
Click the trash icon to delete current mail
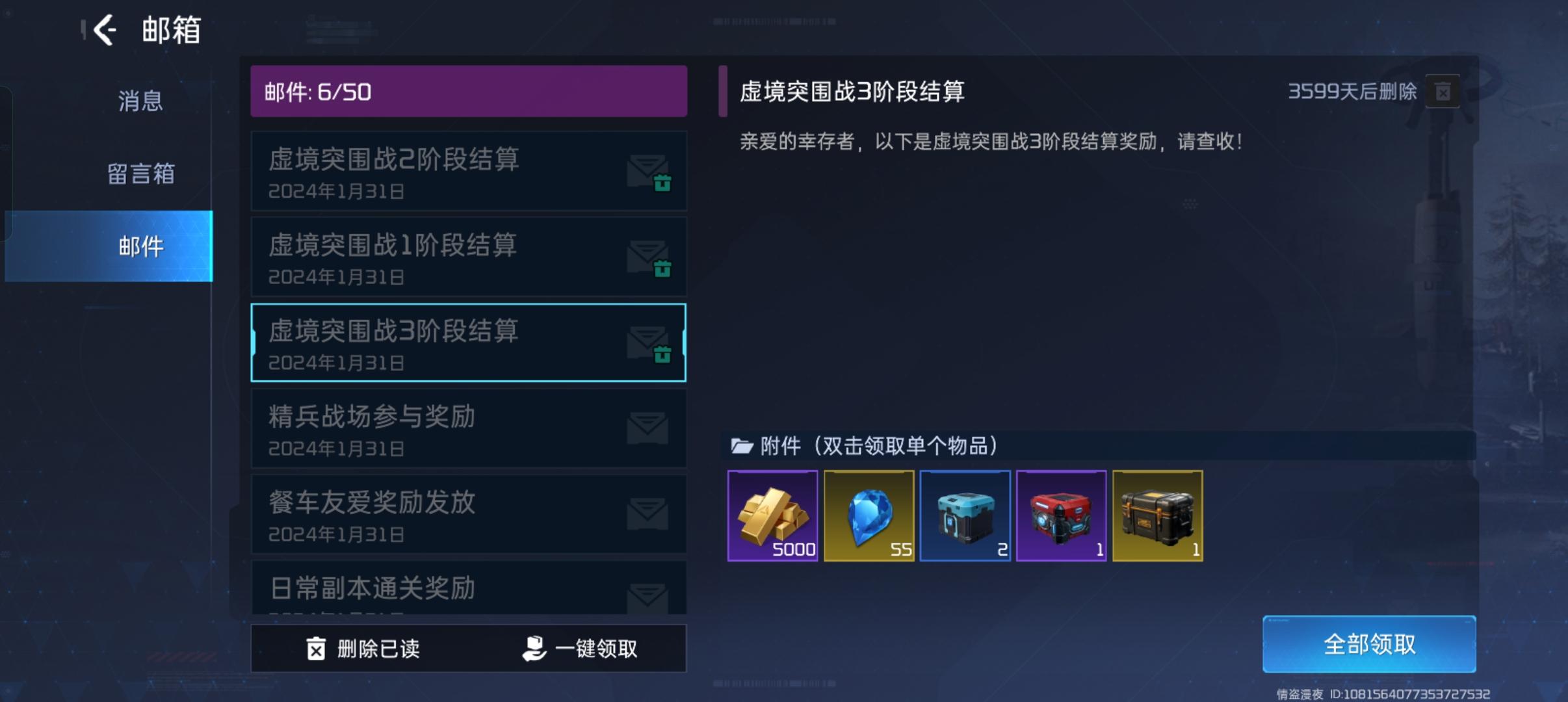pyautogui.click(x=1442, y=92)
